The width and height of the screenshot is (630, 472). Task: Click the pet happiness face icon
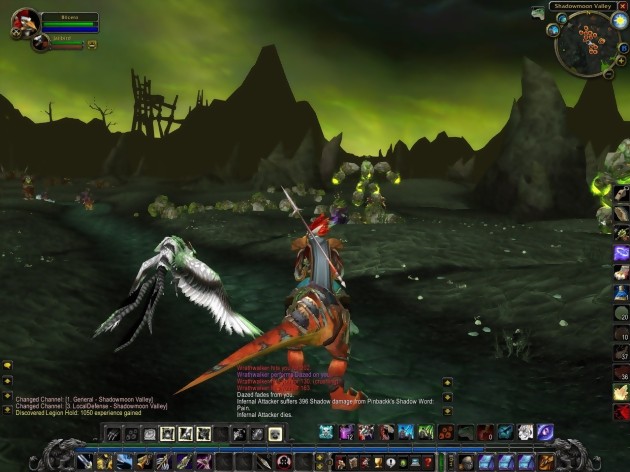92,45
